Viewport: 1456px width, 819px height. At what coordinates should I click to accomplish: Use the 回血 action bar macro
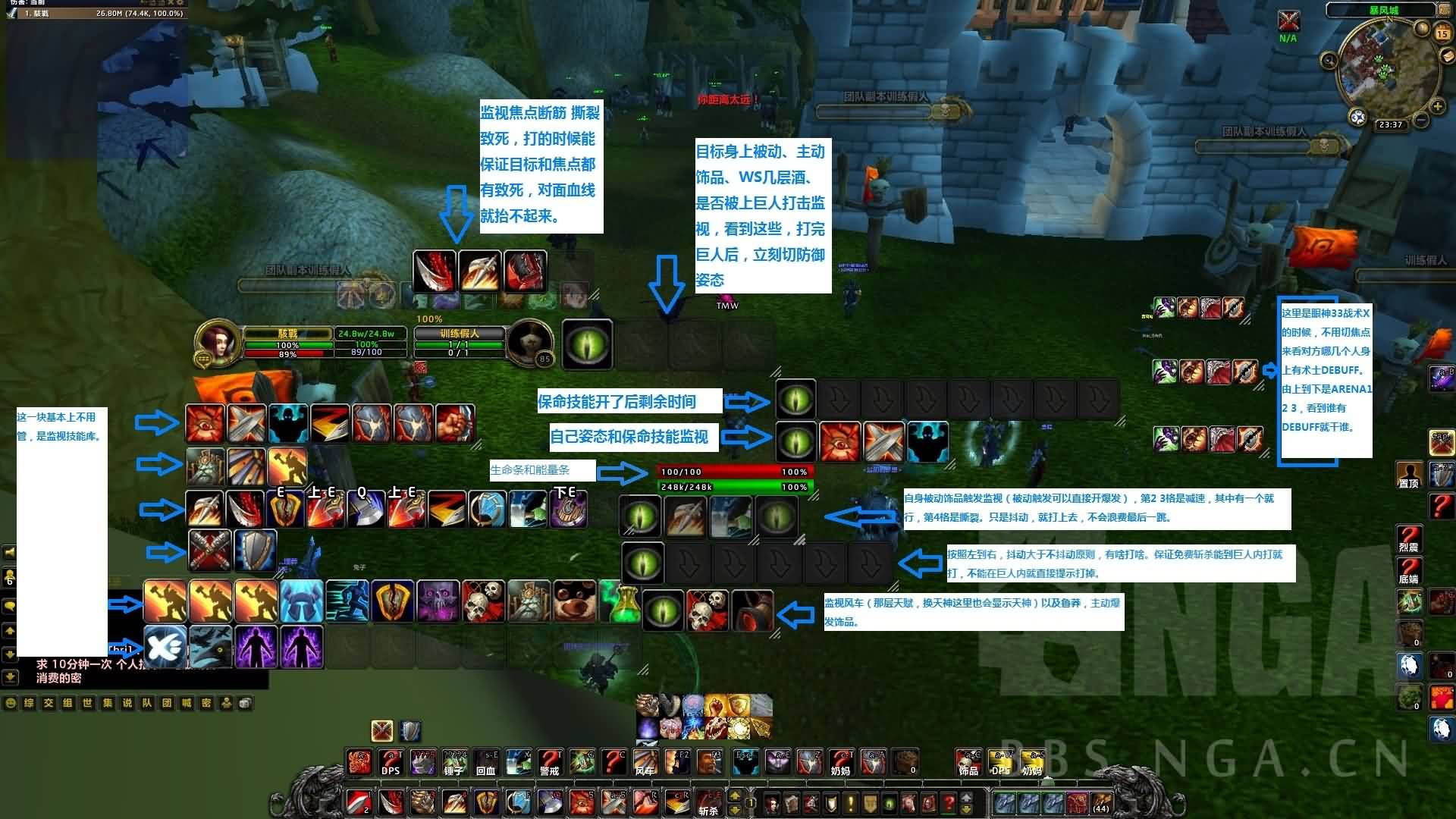(486, 762)
